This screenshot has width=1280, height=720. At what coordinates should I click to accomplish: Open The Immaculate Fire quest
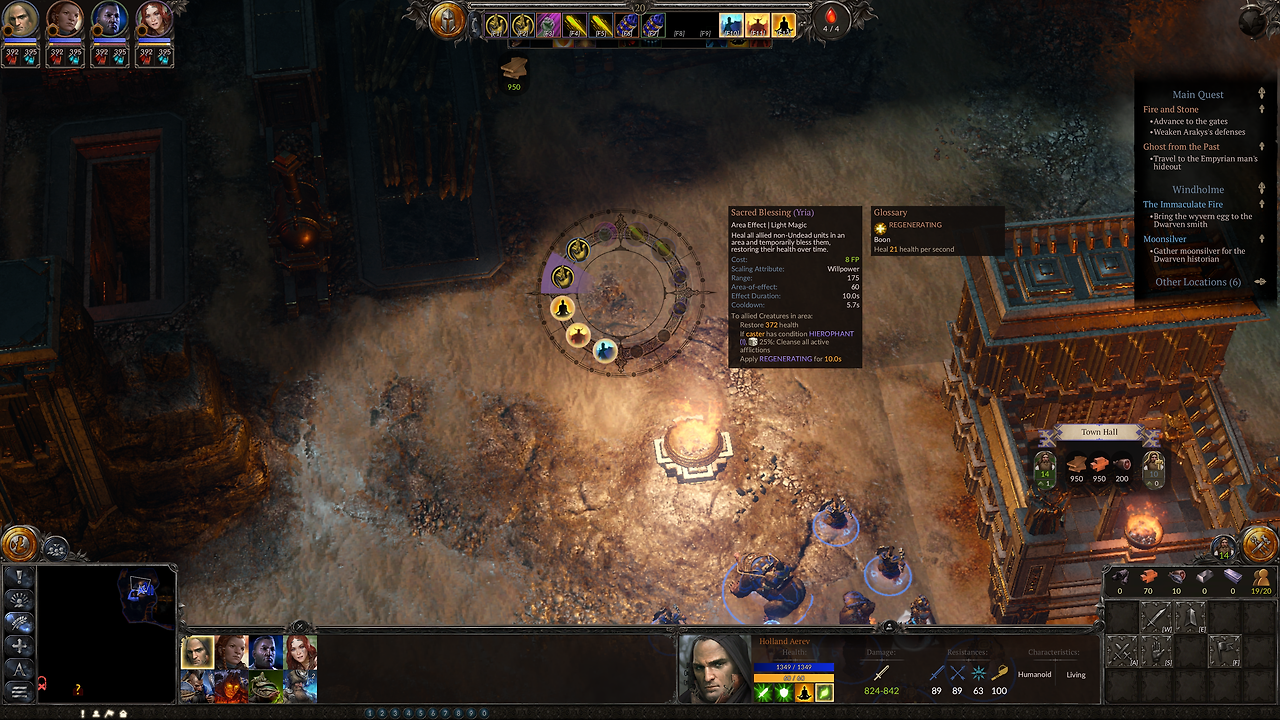click(1182, 204)
